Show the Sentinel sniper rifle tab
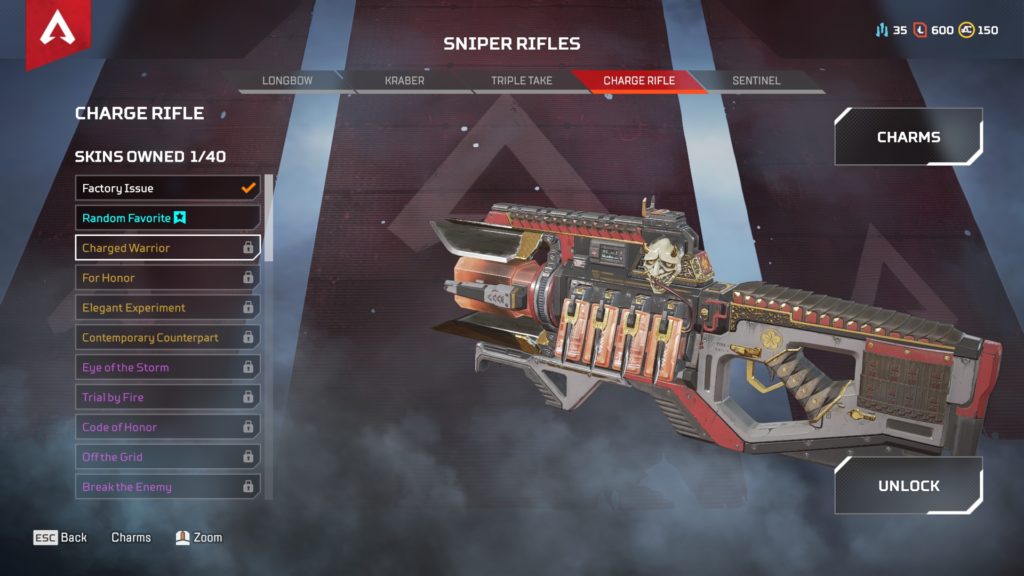 pyautogui.click(x=756, y=80)
